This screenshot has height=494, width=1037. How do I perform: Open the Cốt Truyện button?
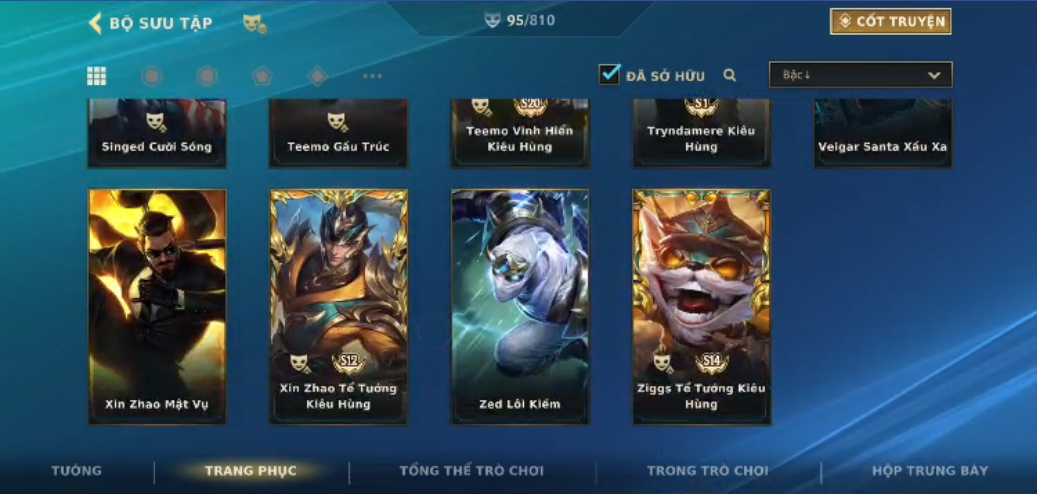[890, 22]
